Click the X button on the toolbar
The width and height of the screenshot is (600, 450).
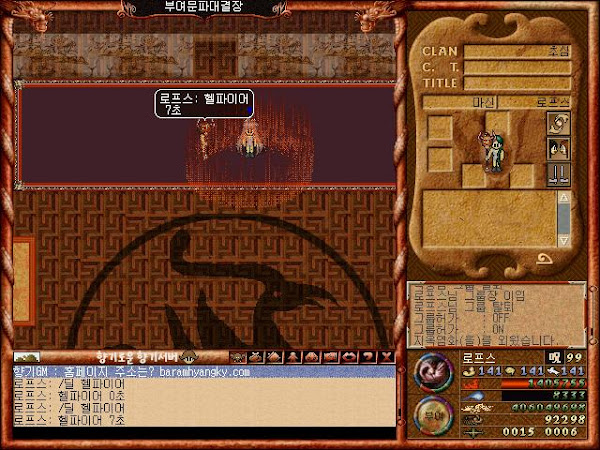click(x=386, y=356)
